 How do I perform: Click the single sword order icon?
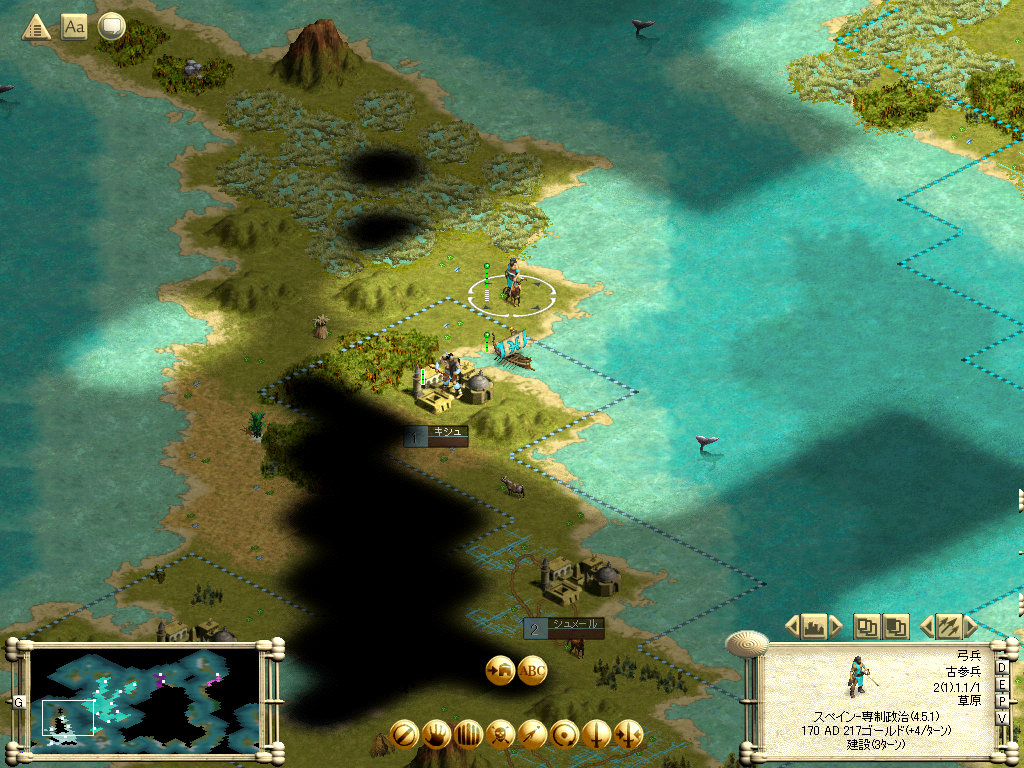(x=596, y=734)
